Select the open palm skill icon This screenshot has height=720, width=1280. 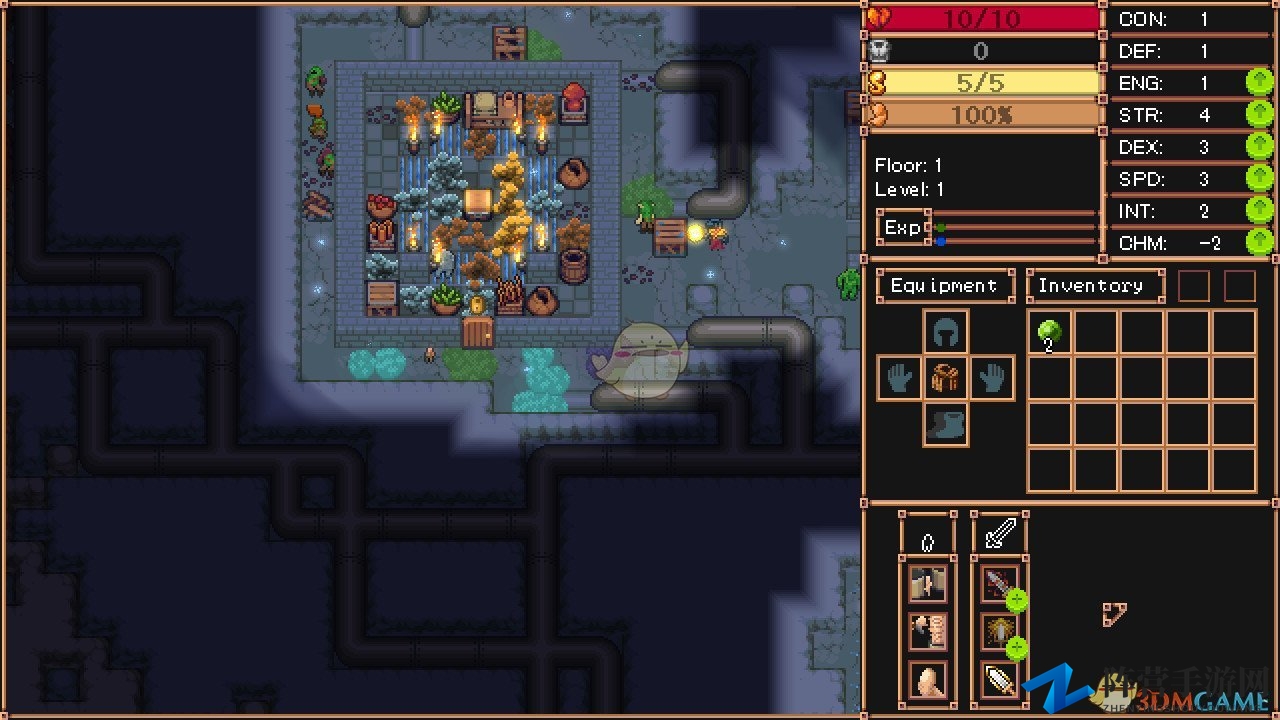927,680
